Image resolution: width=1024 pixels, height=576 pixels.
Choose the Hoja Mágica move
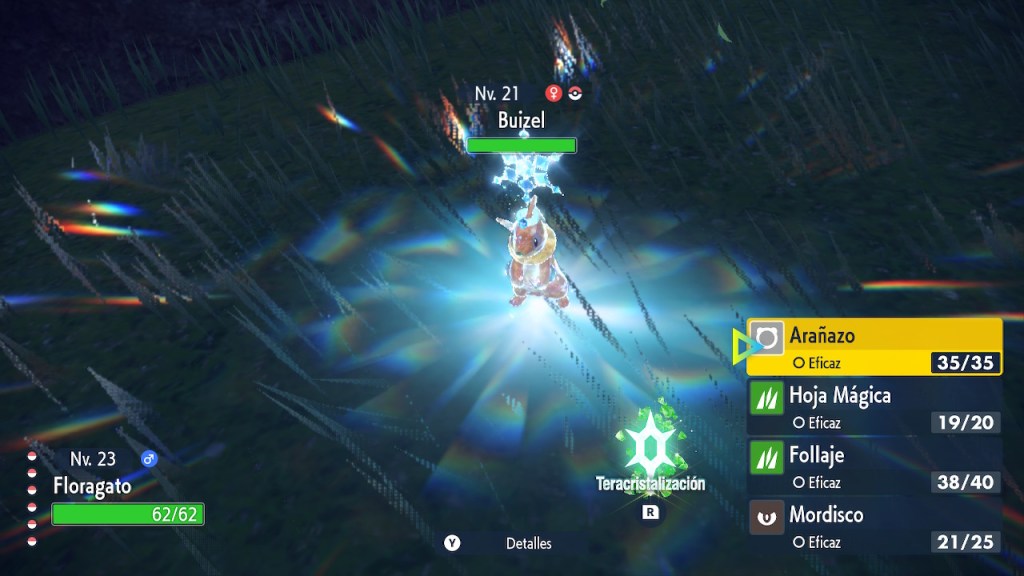click(874, 407)
